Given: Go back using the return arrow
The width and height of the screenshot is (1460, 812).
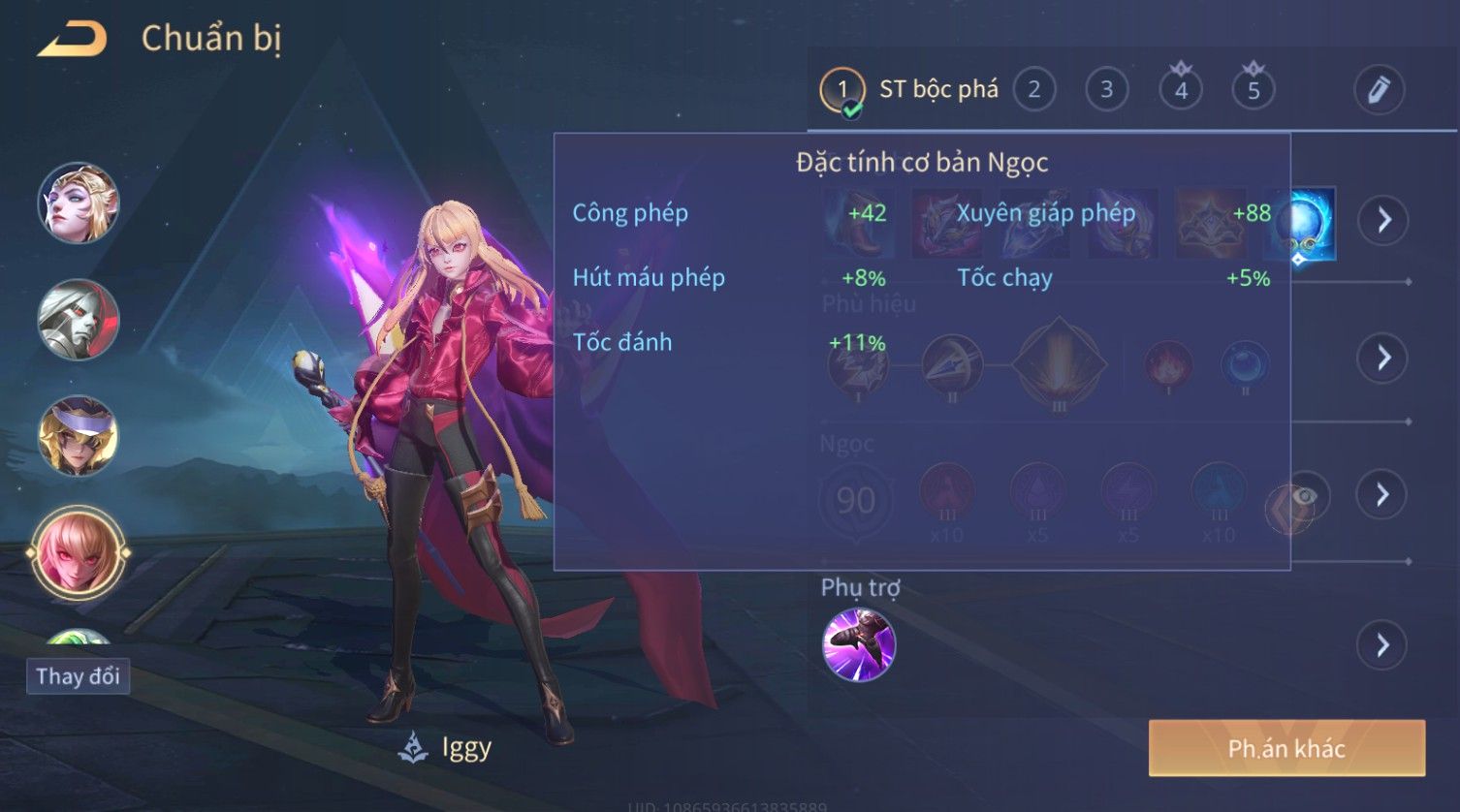Looking at the screenshot, I should point(72,40).
